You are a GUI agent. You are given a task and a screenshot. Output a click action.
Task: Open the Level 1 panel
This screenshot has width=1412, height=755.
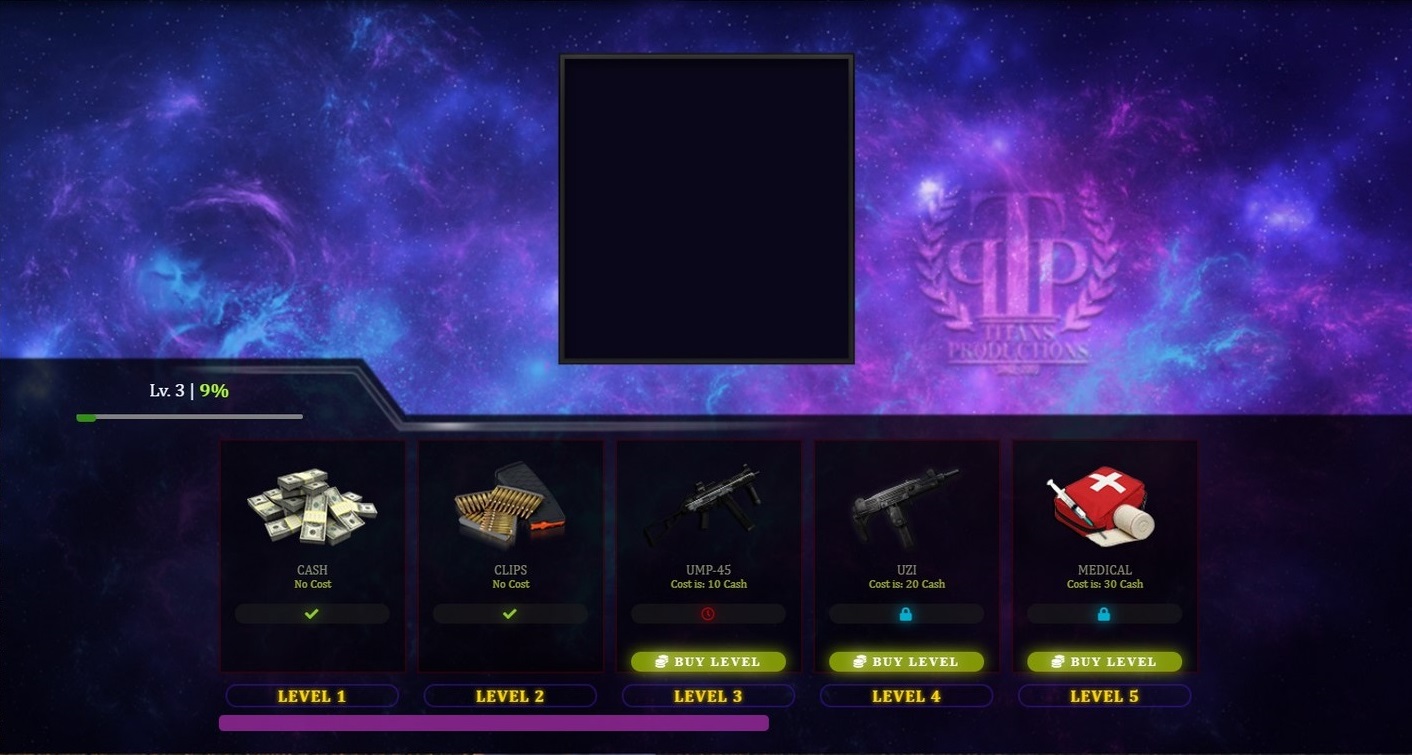click(312, 695)
